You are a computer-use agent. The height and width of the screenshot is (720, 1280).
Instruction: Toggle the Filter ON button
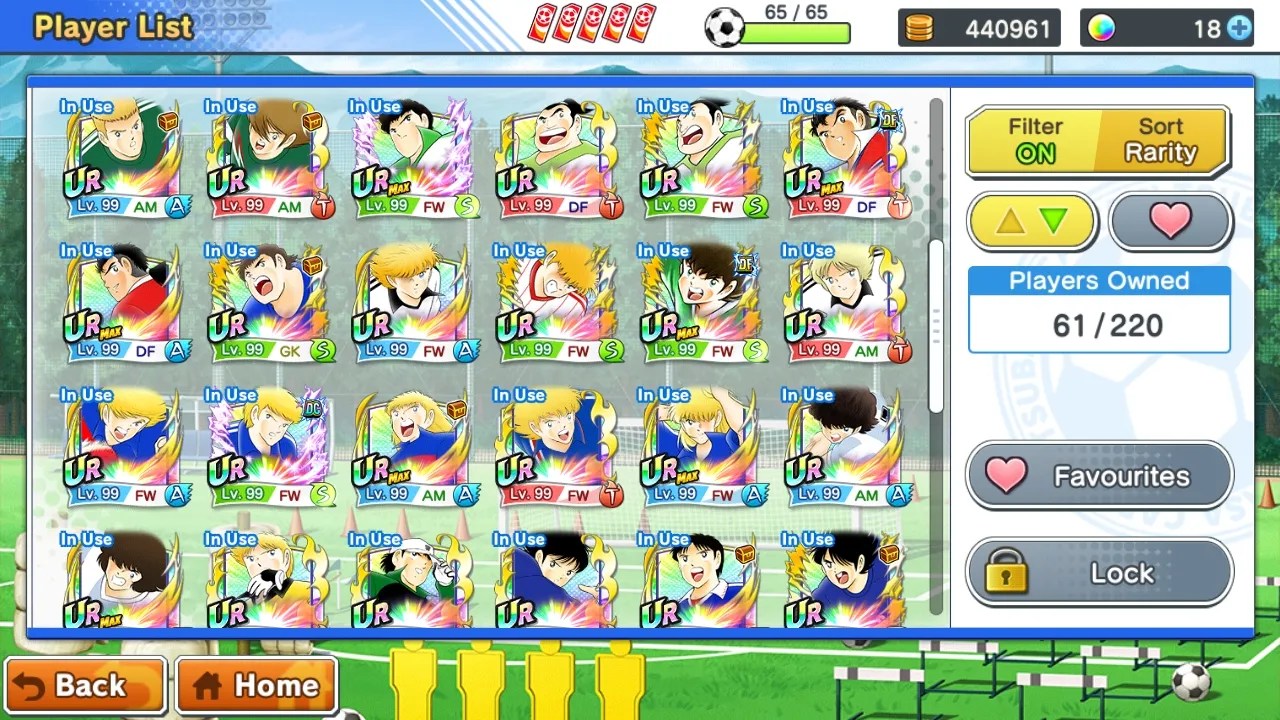coord(1034,141)
